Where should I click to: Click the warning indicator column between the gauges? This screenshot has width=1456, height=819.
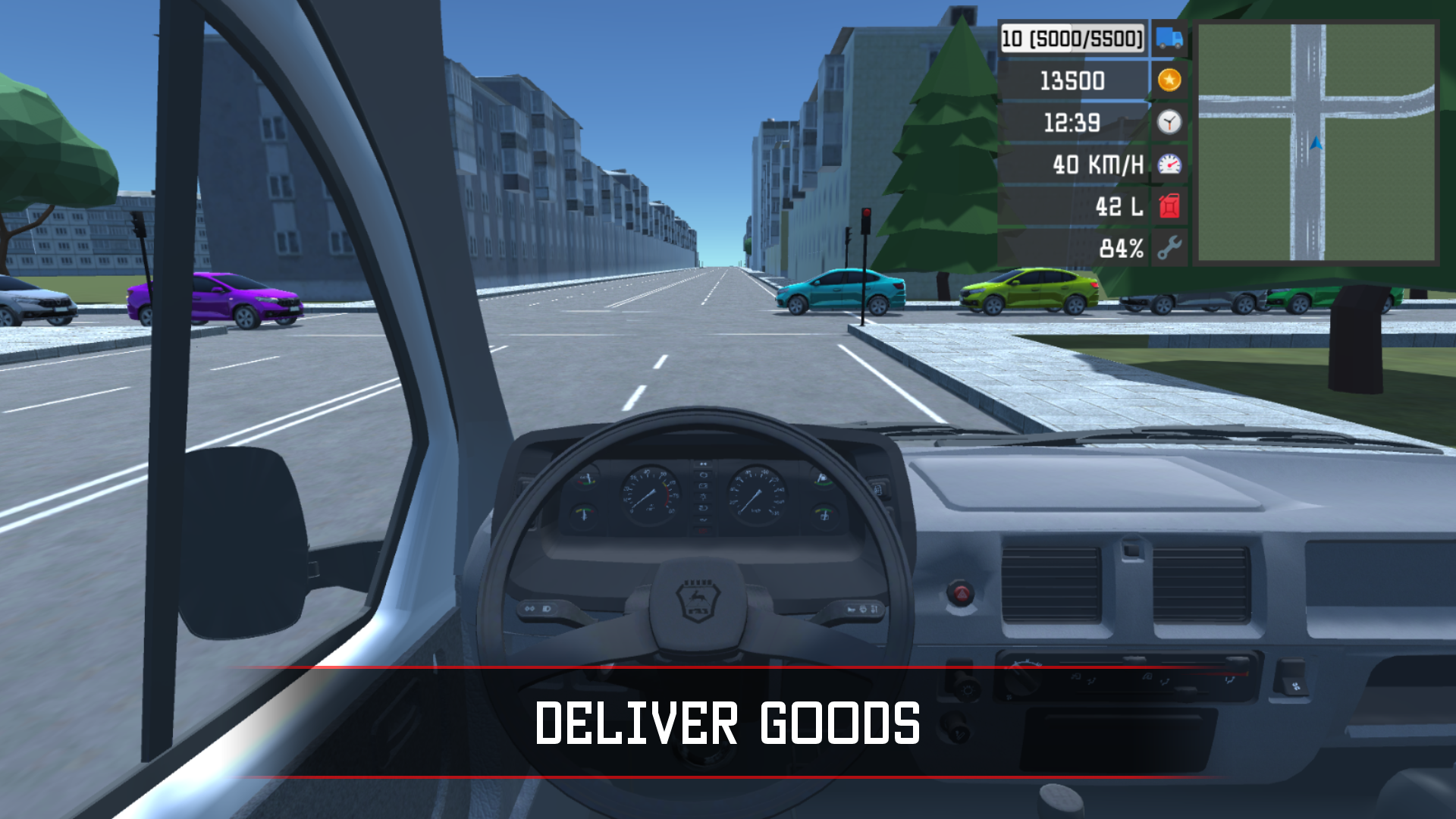point(702,496)
